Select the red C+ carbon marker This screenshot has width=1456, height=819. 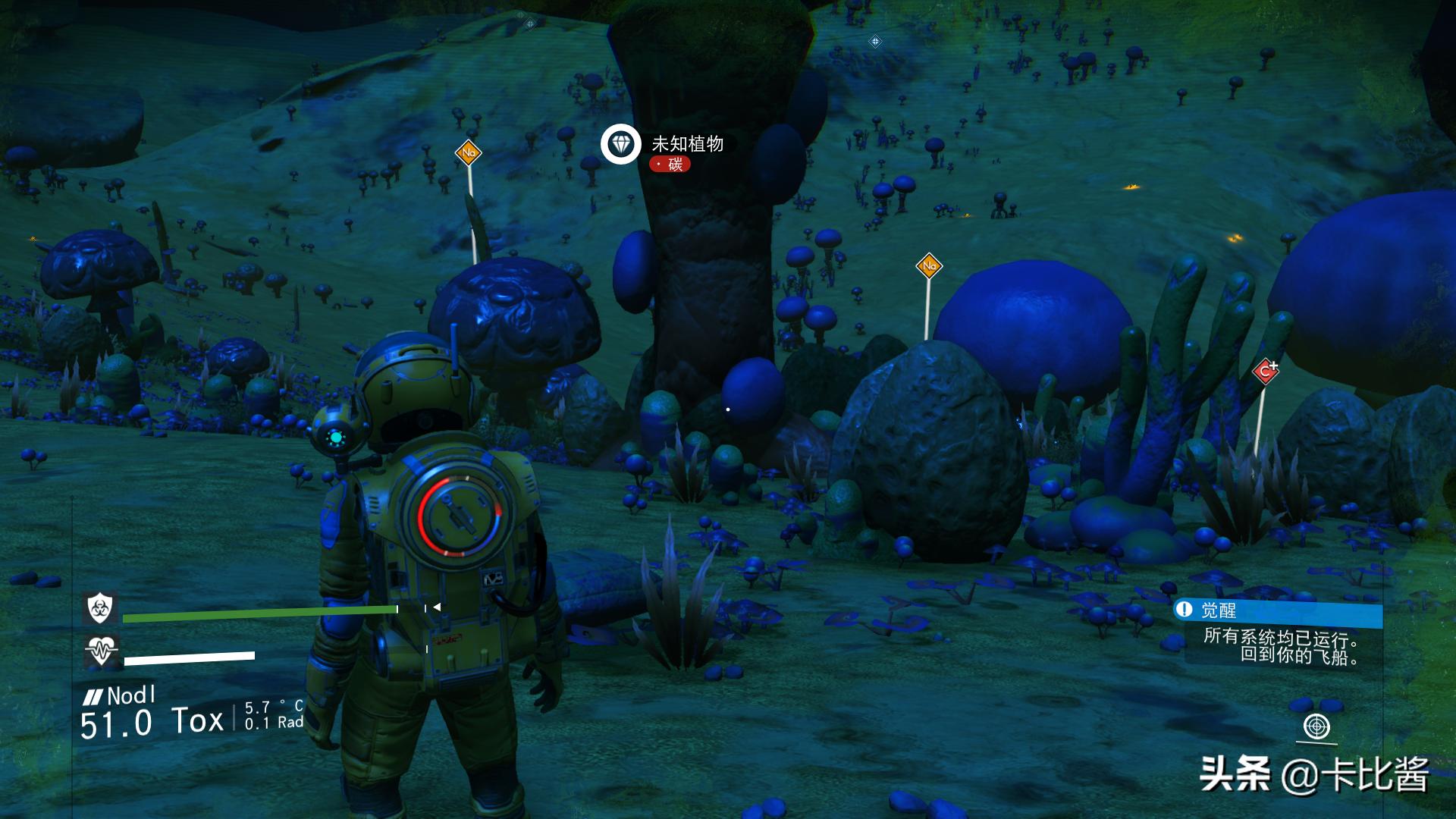1265,371
